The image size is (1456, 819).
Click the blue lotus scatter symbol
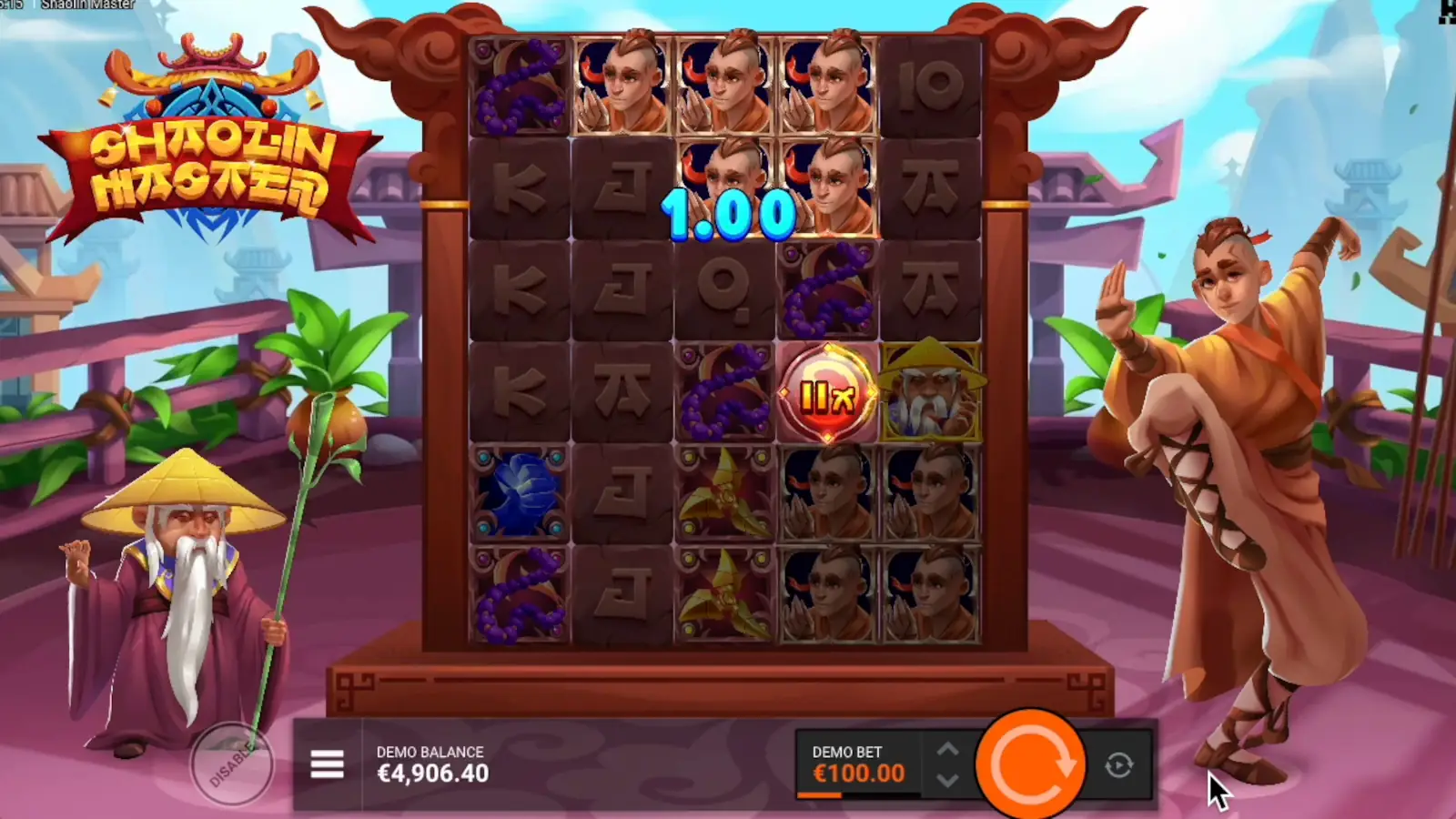coord(519,496)
